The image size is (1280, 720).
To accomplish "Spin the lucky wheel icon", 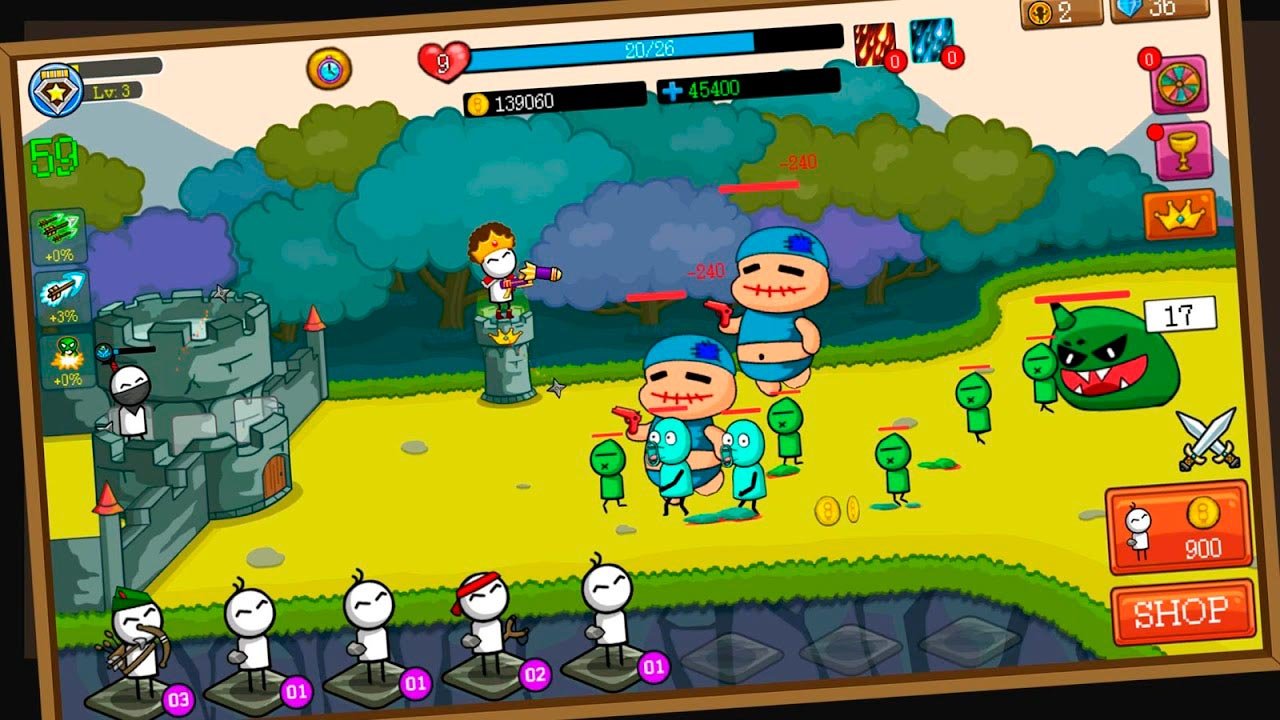I will coord(1179,84).
